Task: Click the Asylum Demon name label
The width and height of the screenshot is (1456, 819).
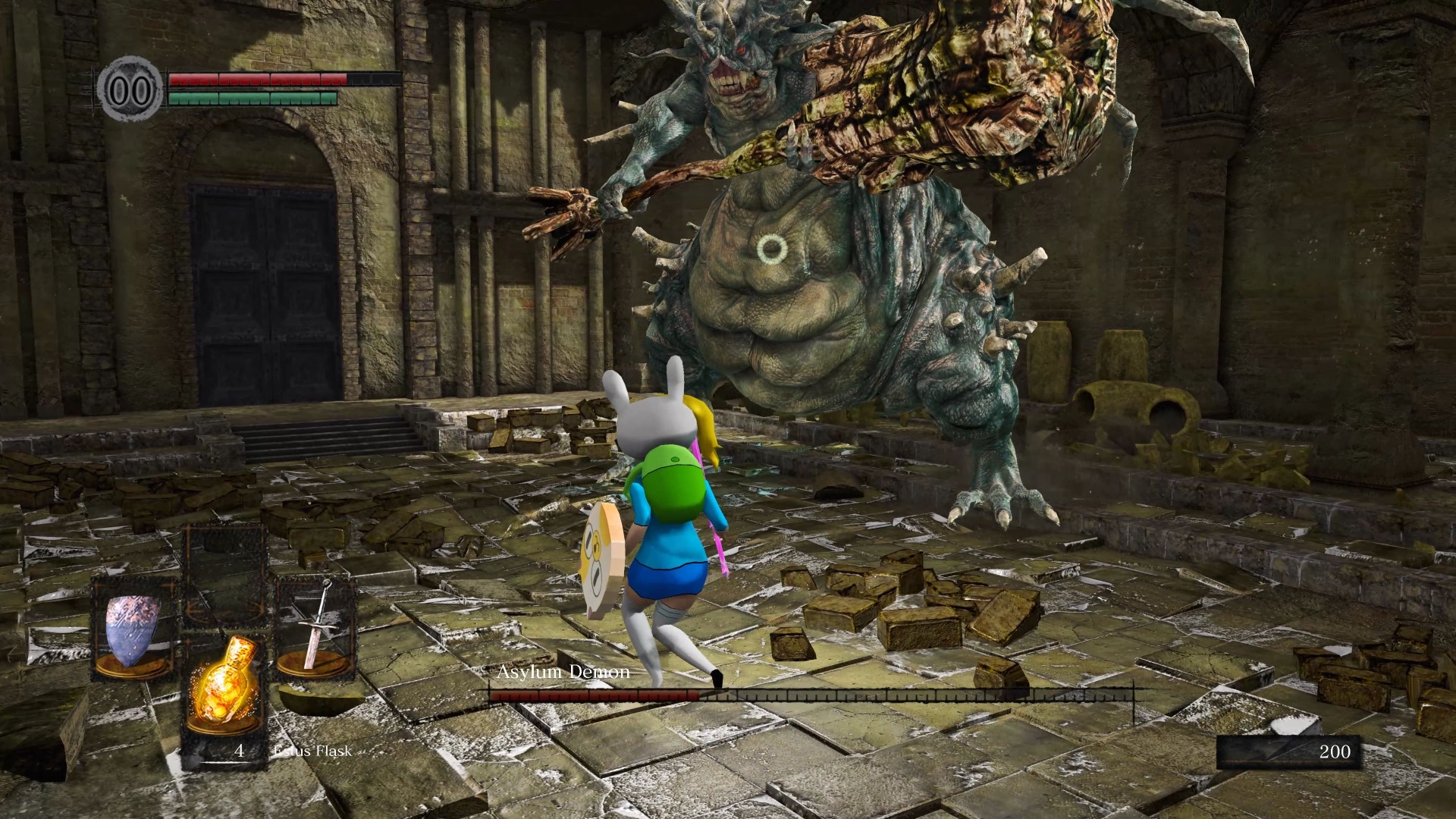Action: [563, 672]
